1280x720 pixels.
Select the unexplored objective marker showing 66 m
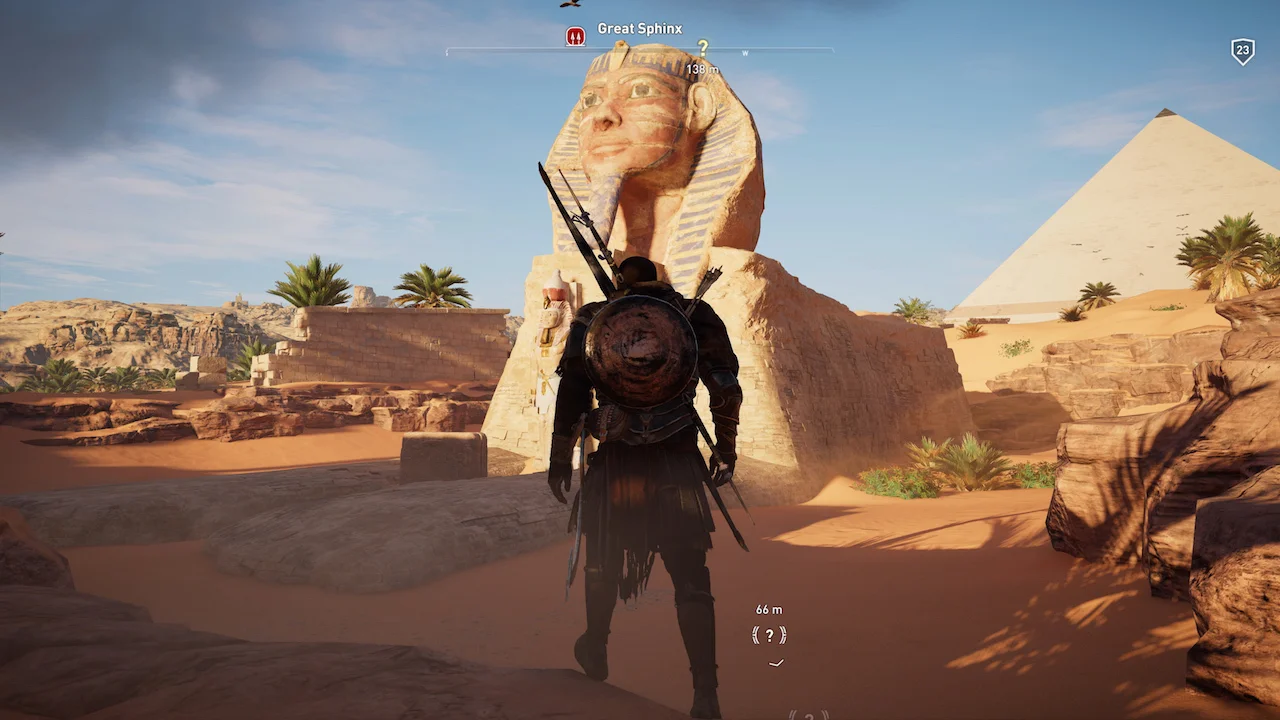pos(770,634)
